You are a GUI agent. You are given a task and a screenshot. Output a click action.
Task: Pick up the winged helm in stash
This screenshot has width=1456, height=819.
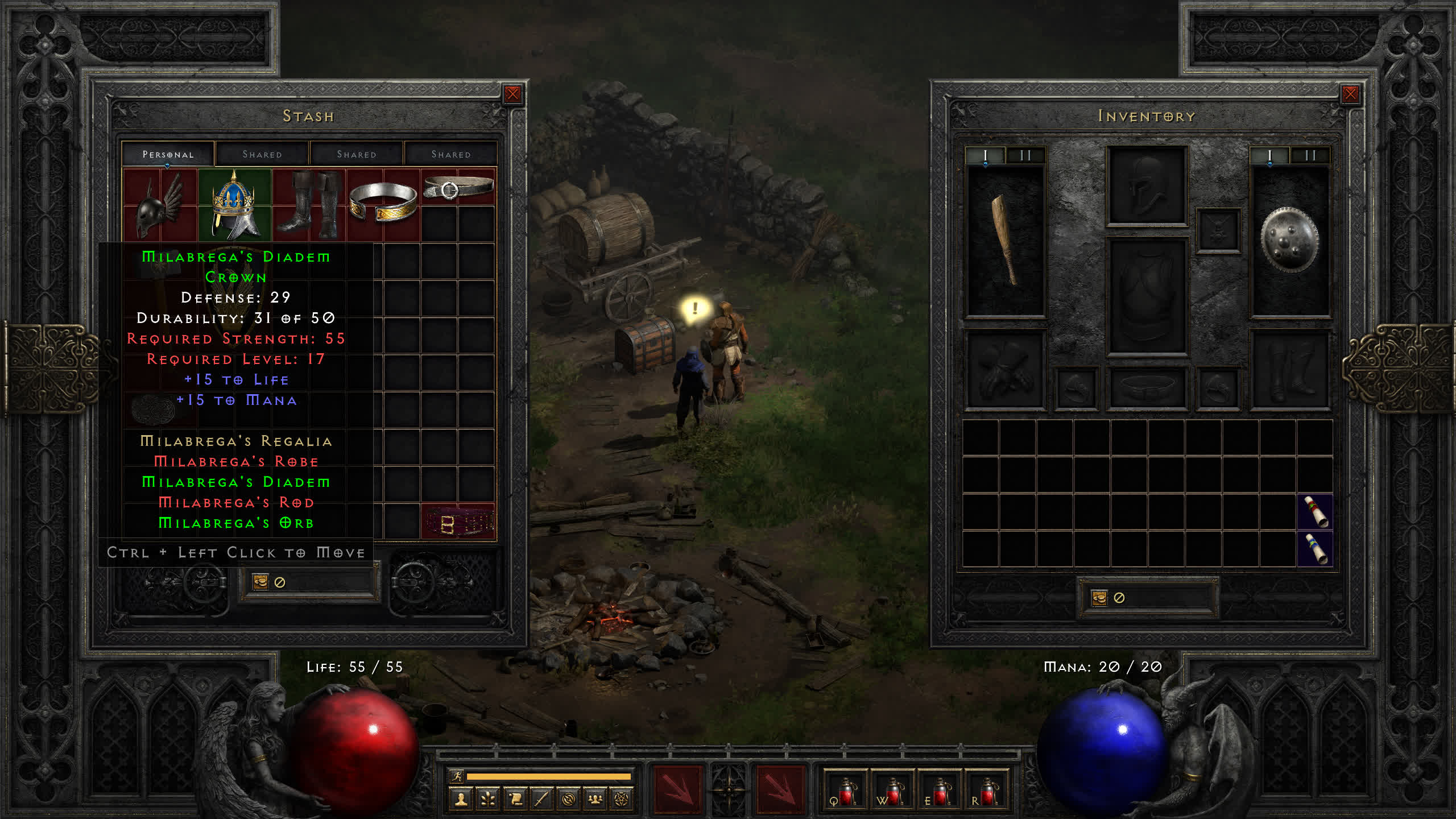(159, 205)
